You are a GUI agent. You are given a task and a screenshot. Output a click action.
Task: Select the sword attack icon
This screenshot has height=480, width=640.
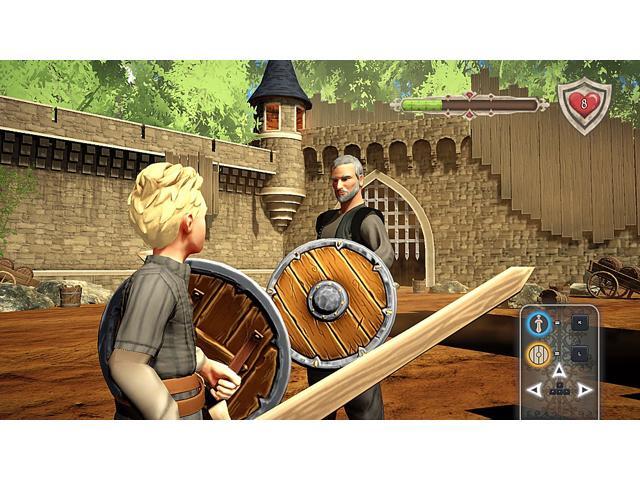tap(539, 323)
